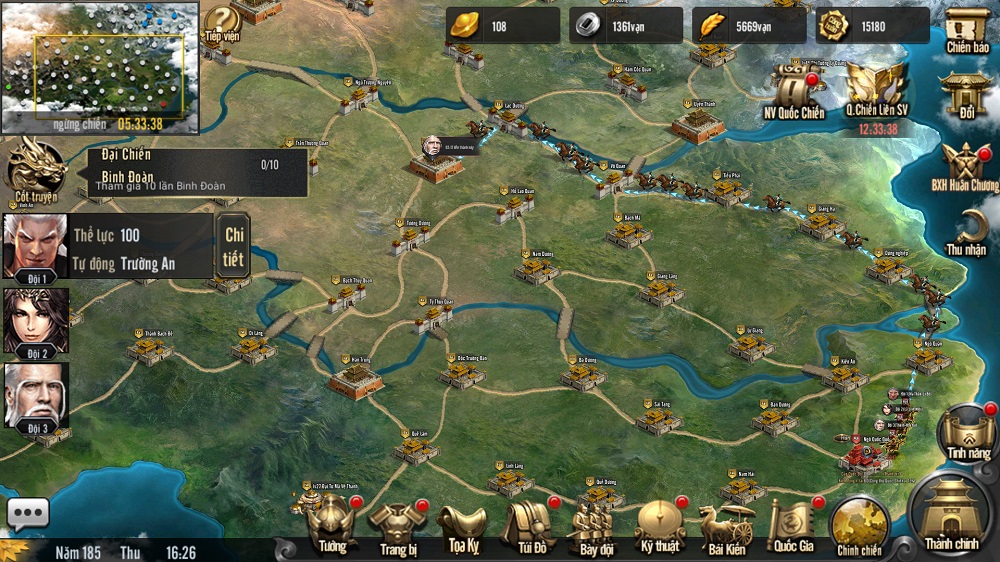Open BXH Huân Chương ranking
This screenshot has height=562, width=1000.
pos(966,166)
